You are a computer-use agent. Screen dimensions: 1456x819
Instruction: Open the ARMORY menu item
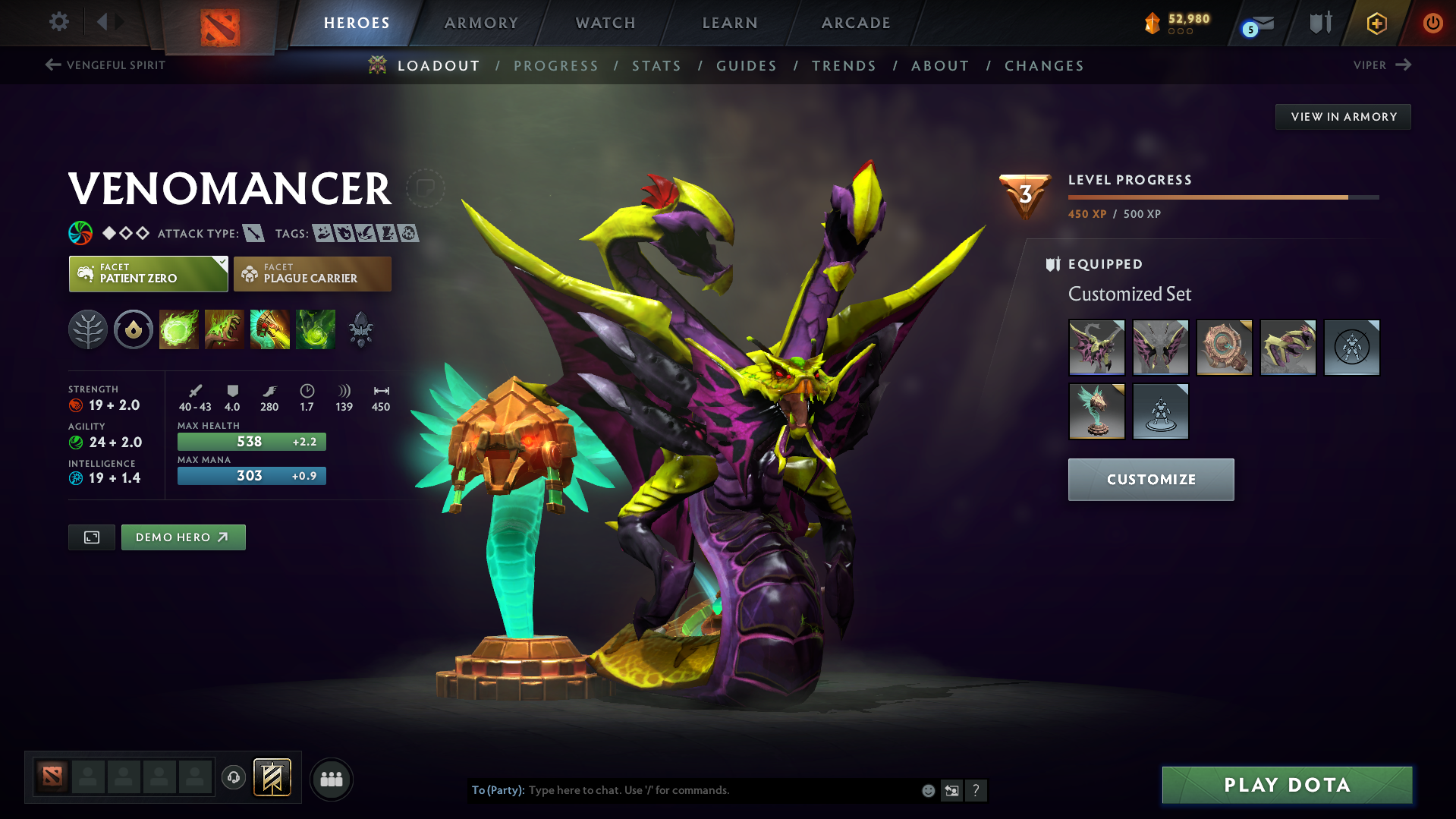481,23
